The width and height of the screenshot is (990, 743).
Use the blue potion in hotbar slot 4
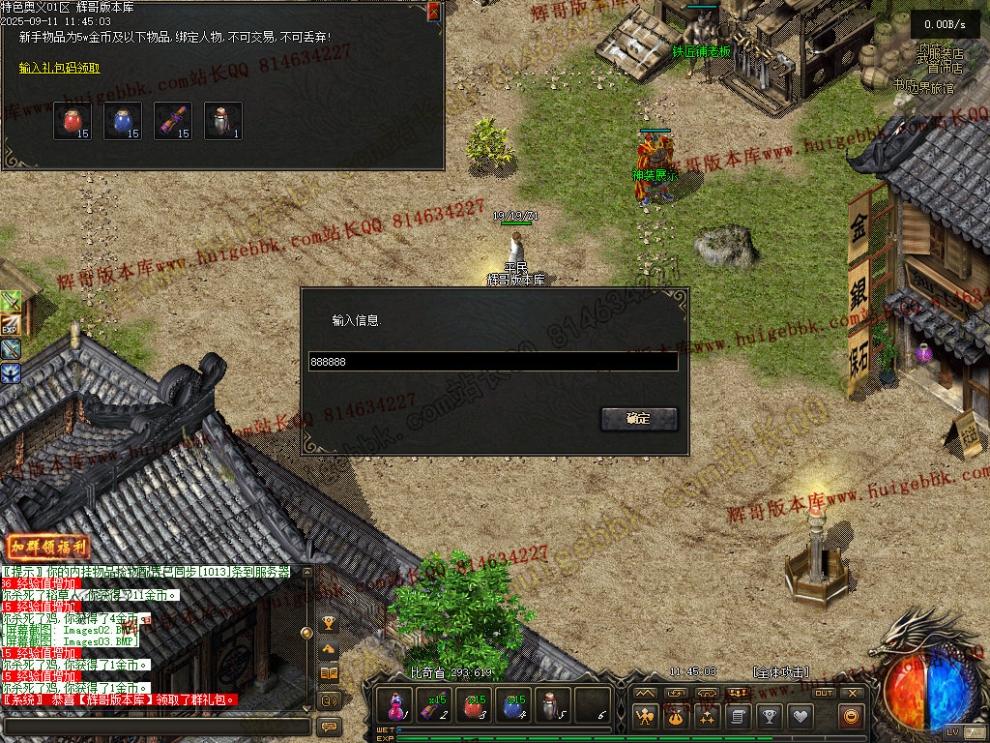[513, 706]
